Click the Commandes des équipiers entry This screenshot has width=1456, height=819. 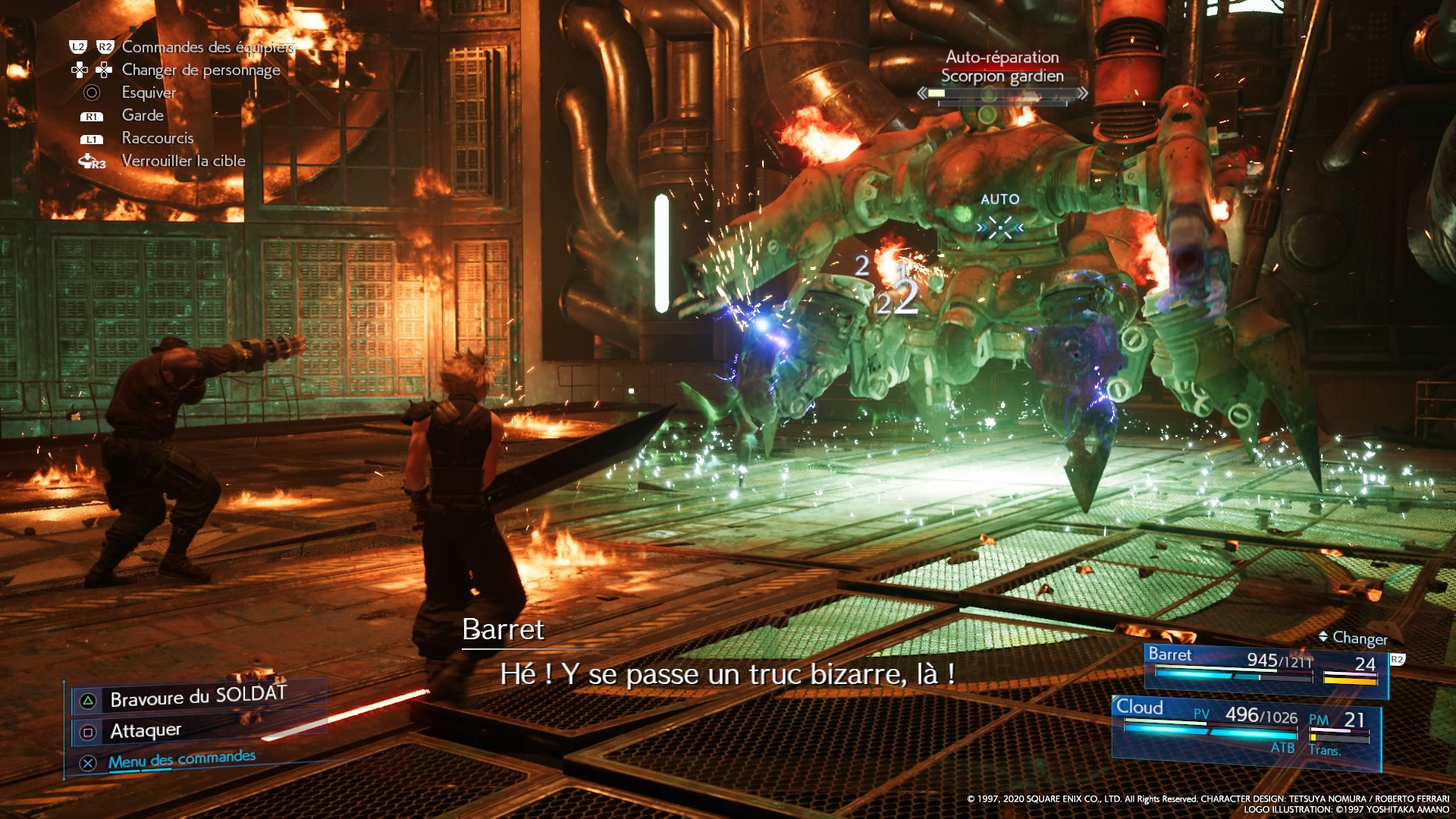point(208,47)
